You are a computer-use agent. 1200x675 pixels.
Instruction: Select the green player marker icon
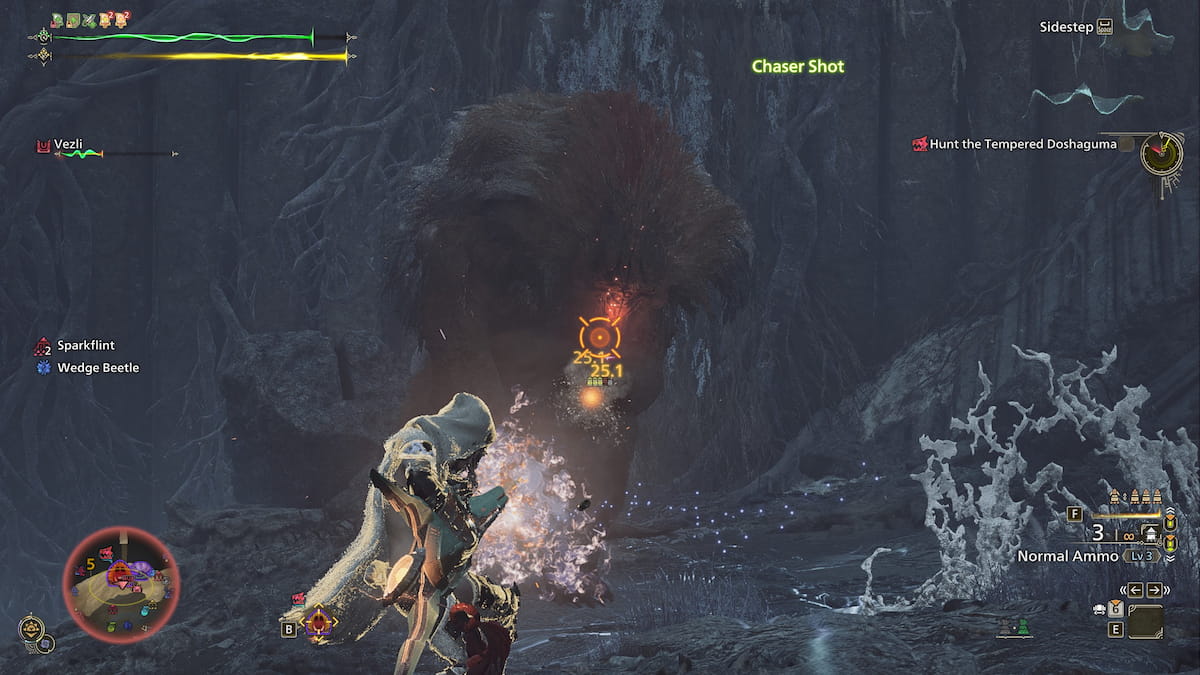point(1023,629)
